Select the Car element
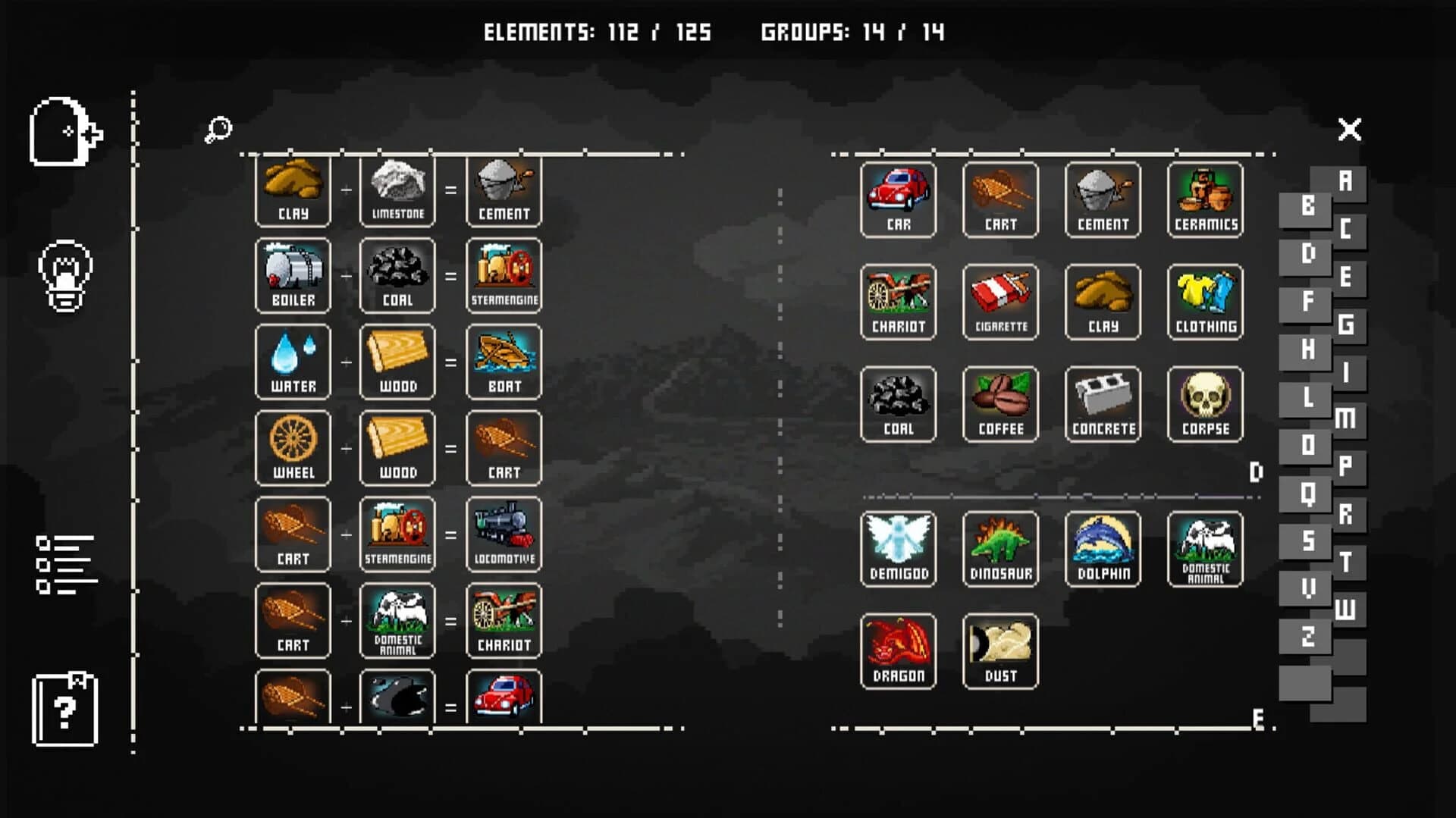Image resolution: width=1456 pixels, height=818 pixels. (x=899, y=199)
